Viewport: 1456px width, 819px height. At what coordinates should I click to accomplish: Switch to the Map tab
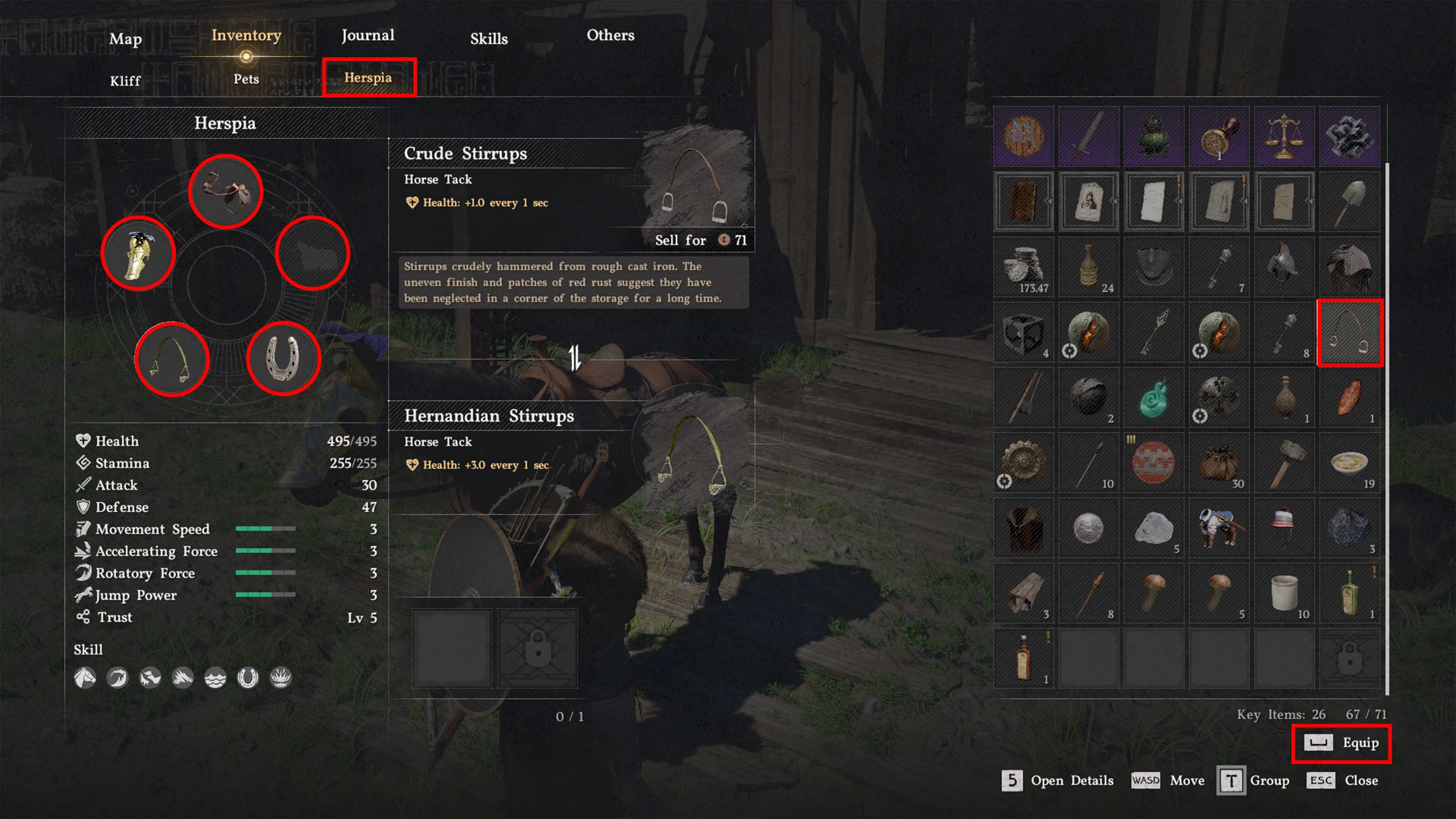pyautogui.click(x=125, y=38)
